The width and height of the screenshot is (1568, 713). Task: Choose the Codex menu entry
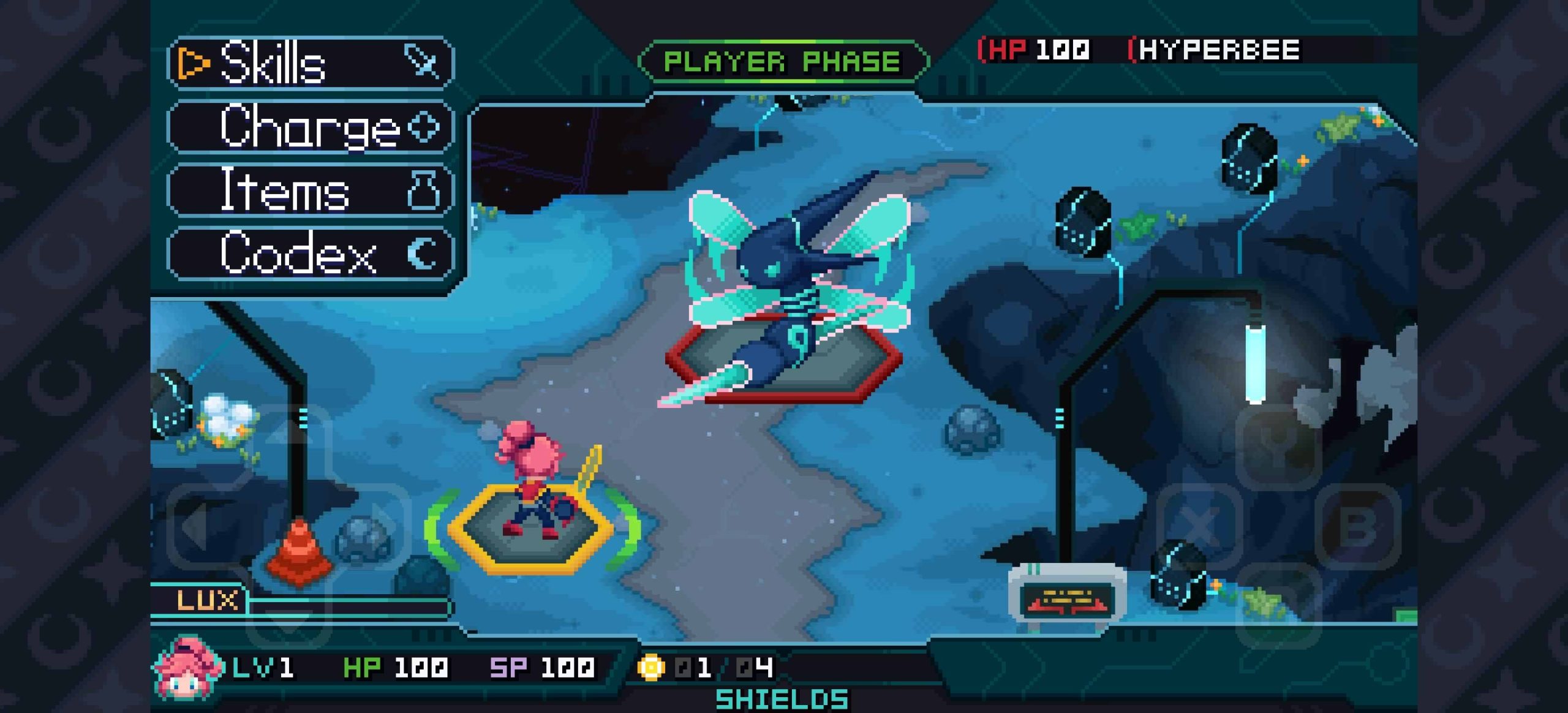[x=310, y=254]
